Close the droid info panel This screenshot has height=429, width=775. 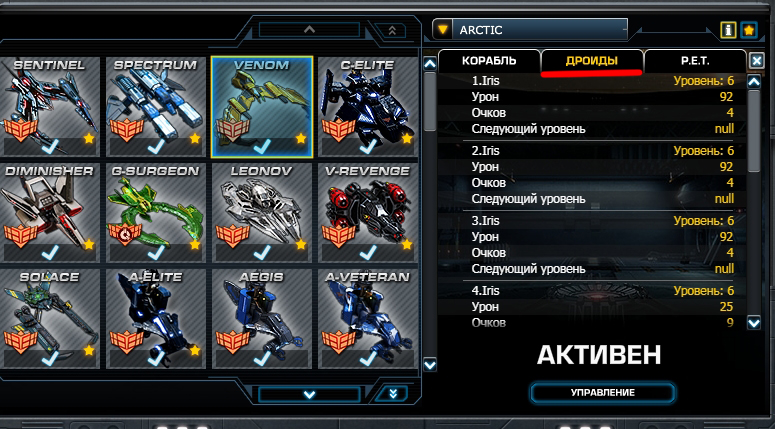point(757,61)
